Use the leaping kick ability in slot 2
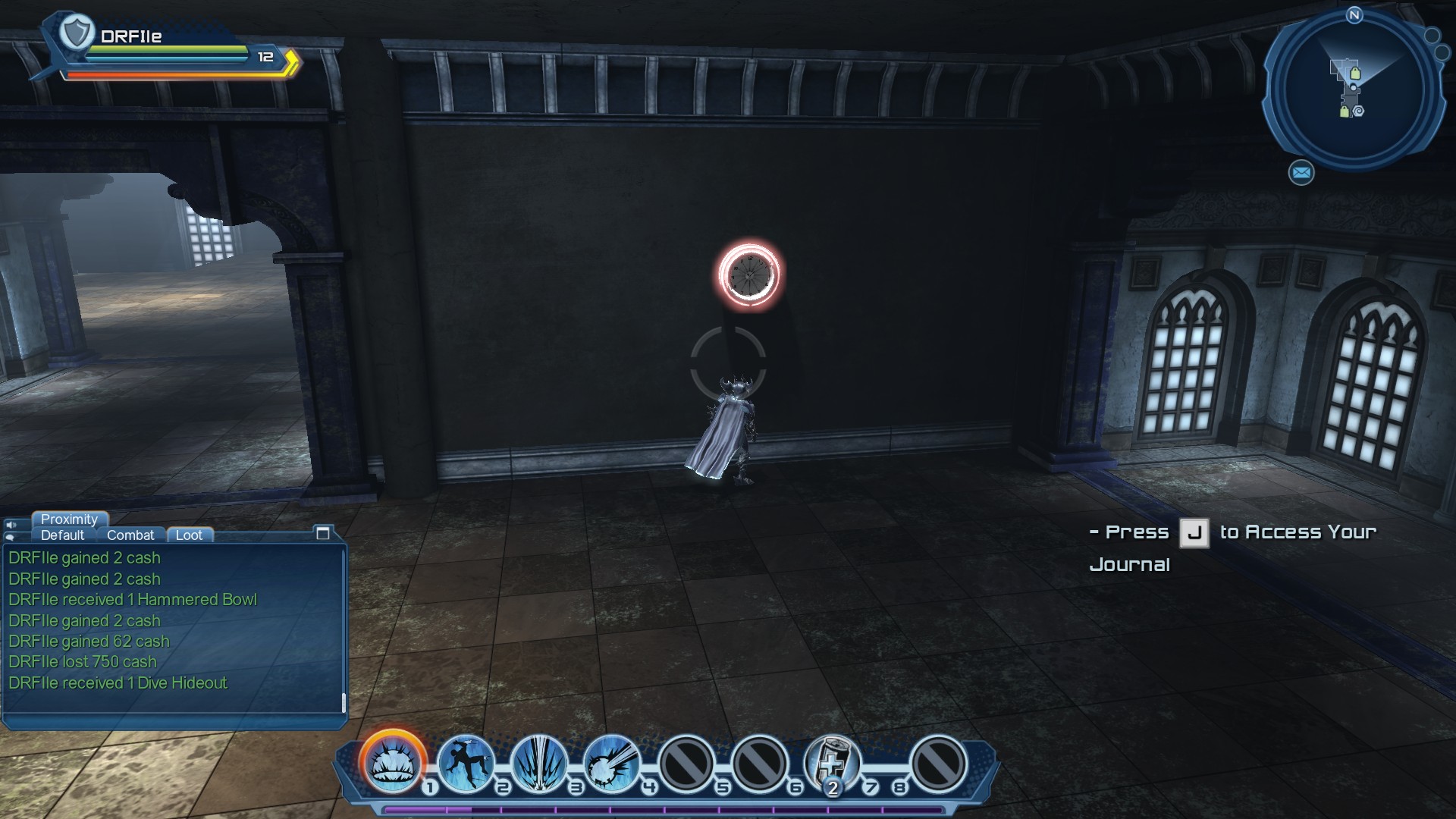 [466, 762]
